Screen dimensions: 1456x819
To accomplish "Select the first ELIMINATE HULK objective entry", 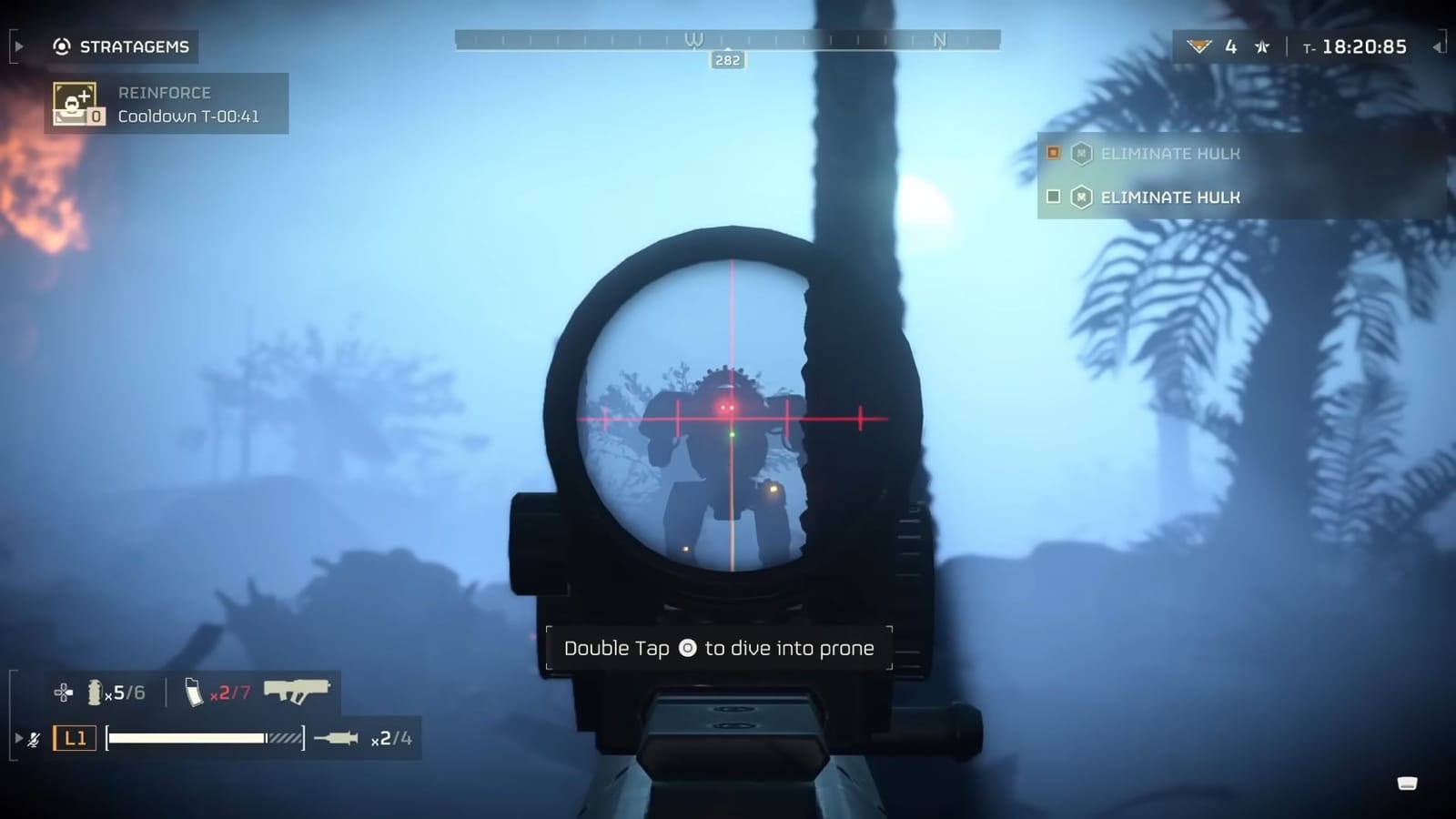I will click(x=1170, y=154).
